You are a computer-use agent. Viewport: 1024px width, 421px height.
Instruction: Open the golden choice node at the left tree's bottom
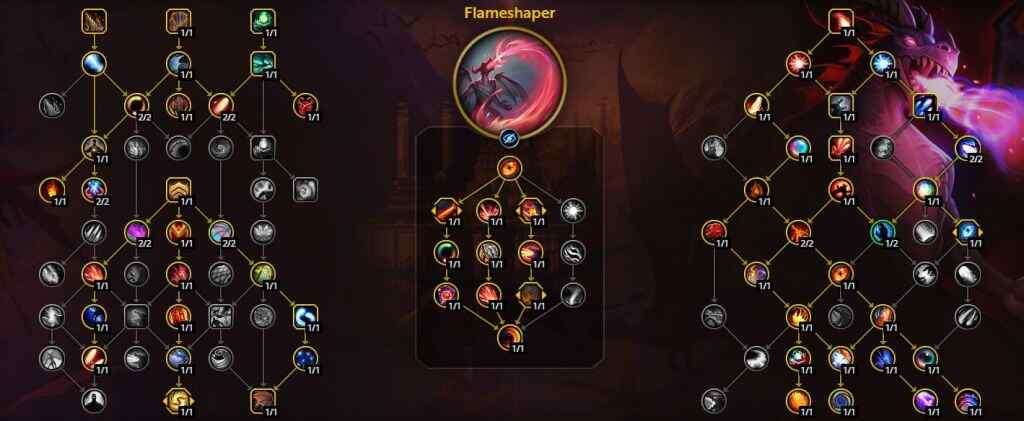(x=178, y=401)
